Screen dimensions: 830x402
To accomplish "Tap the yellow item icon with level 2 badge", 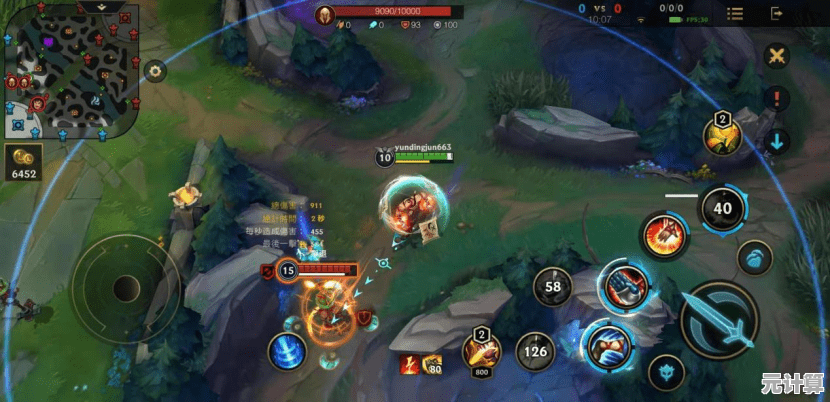I will point(721,137).
